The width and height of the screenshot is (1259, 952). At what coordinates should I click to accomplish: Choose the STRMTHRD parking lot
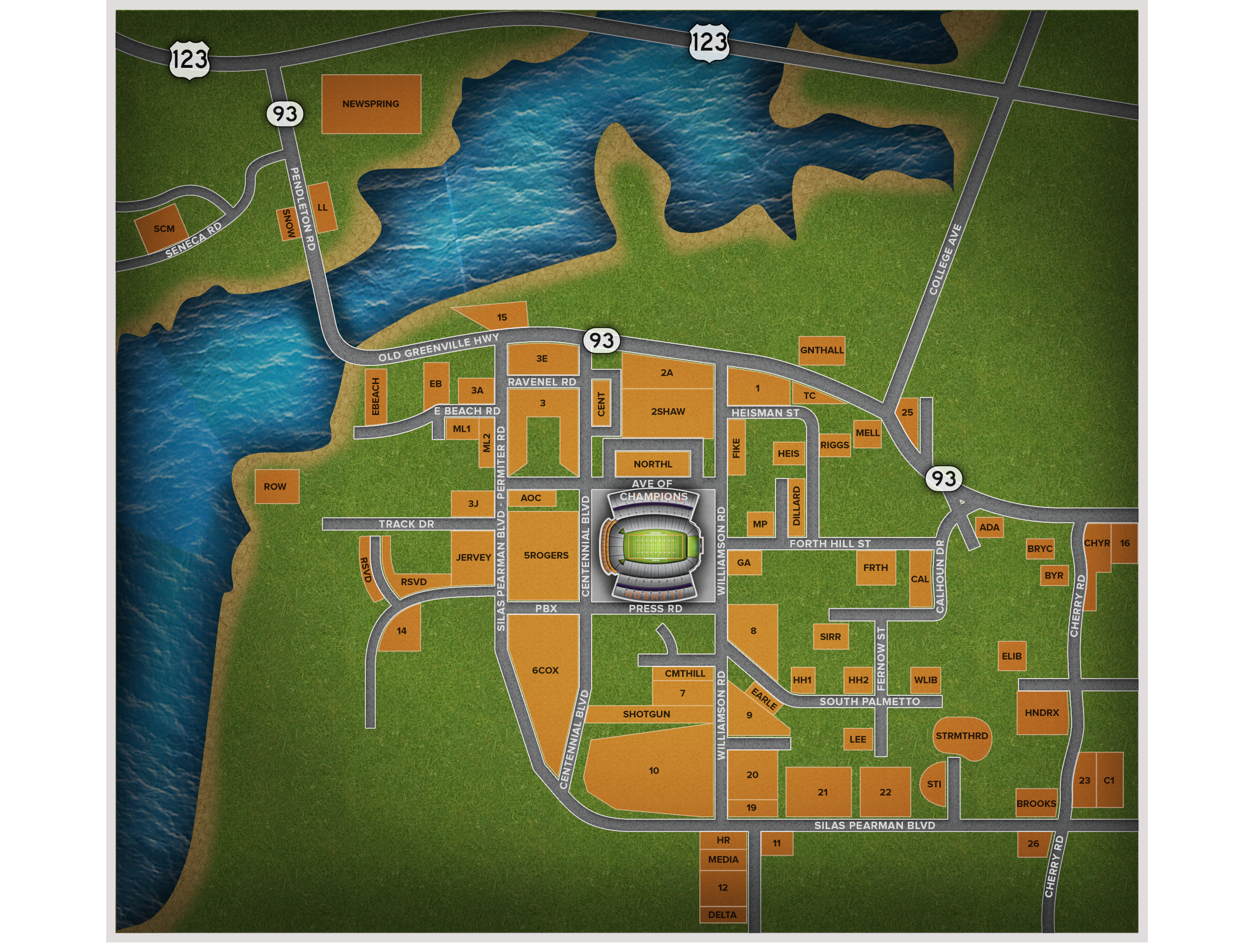pos(961,736)
